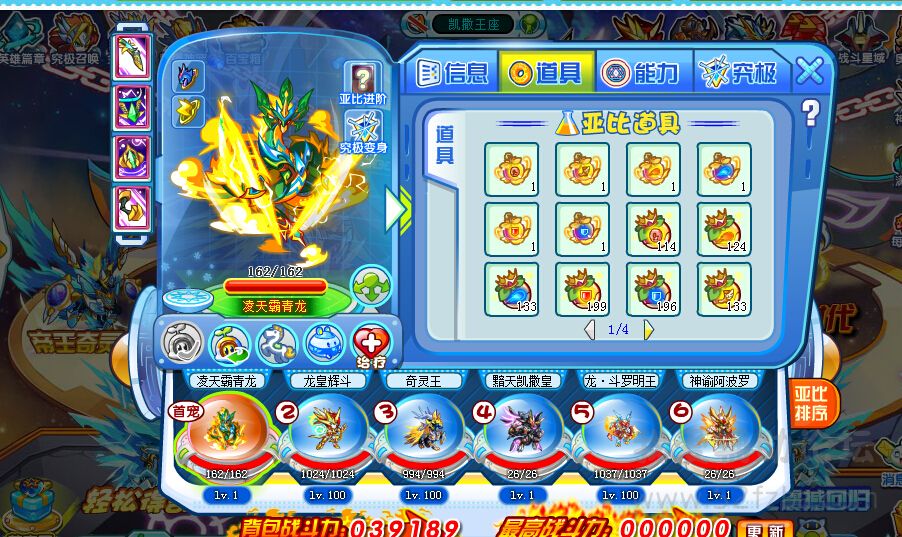Close the pet panel with X
Image resolution: width=902 pixels, height=537 pixels.
tap(810, 70)
